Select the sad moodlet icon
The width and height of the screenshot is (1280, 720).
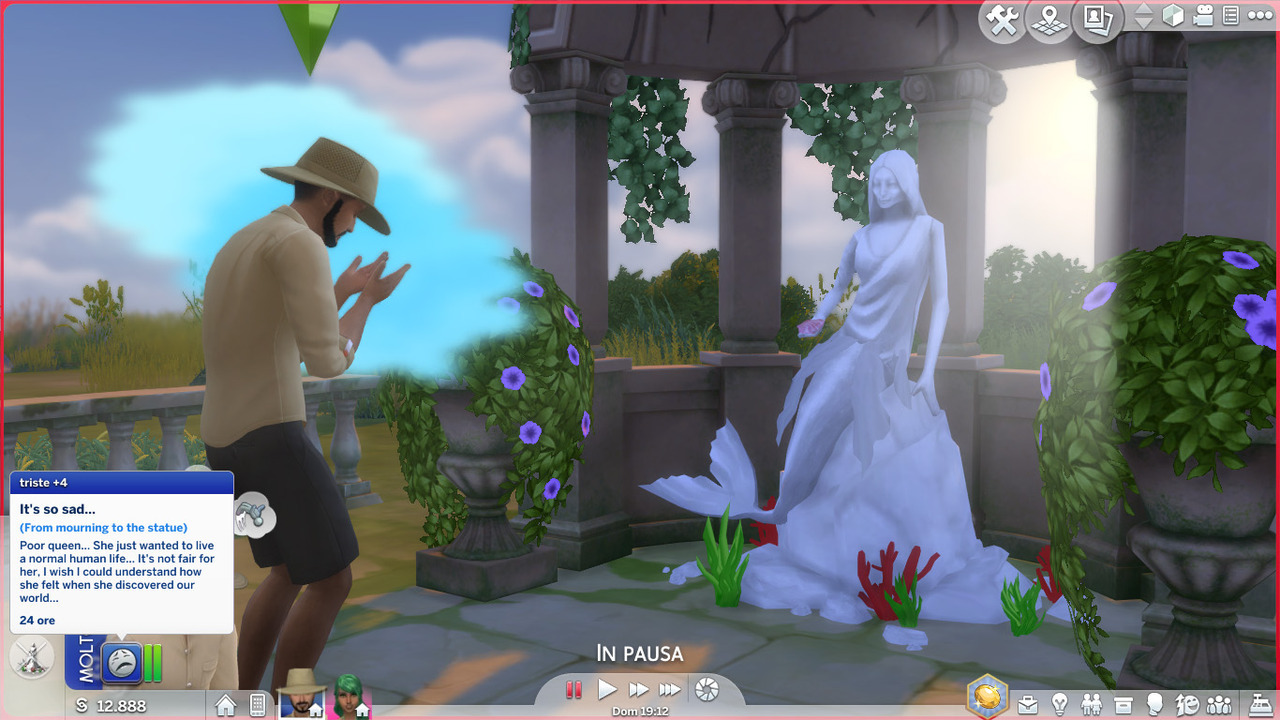[122, 662]
